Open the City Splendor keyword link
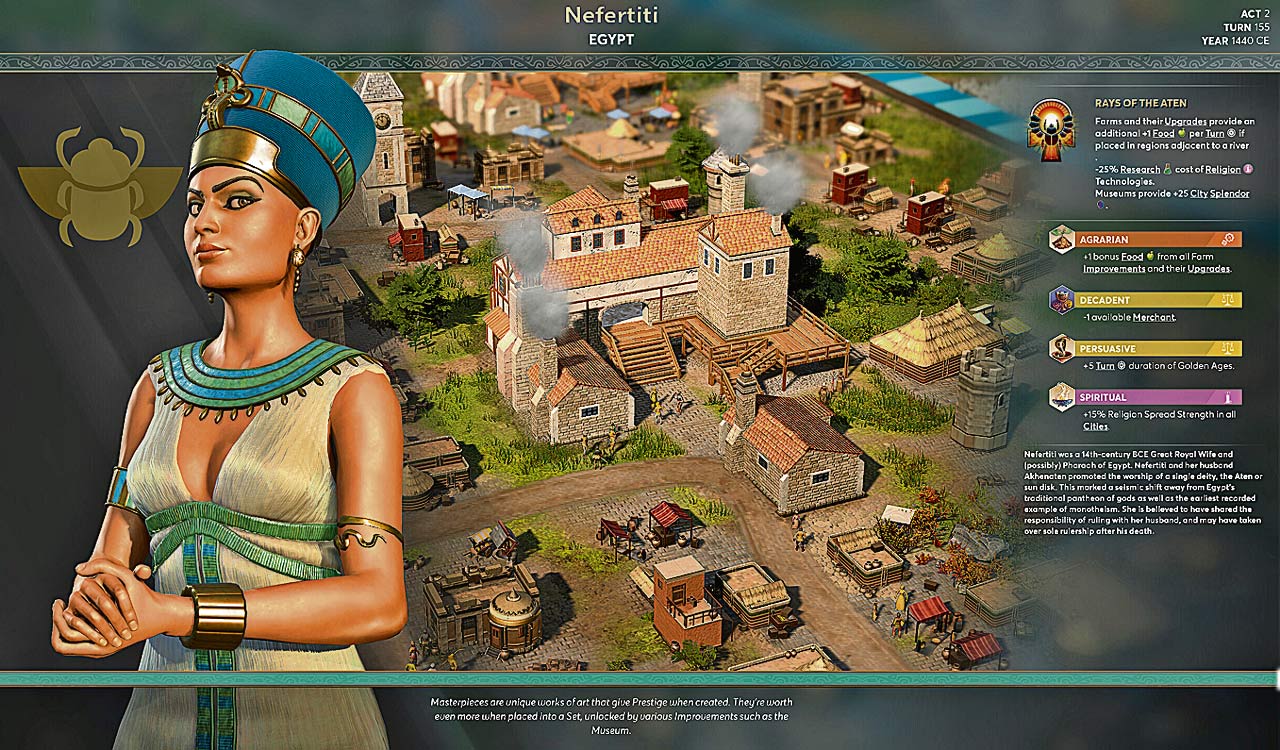1280x750 pixels. pyautogui.click(x=1213, y=194)
